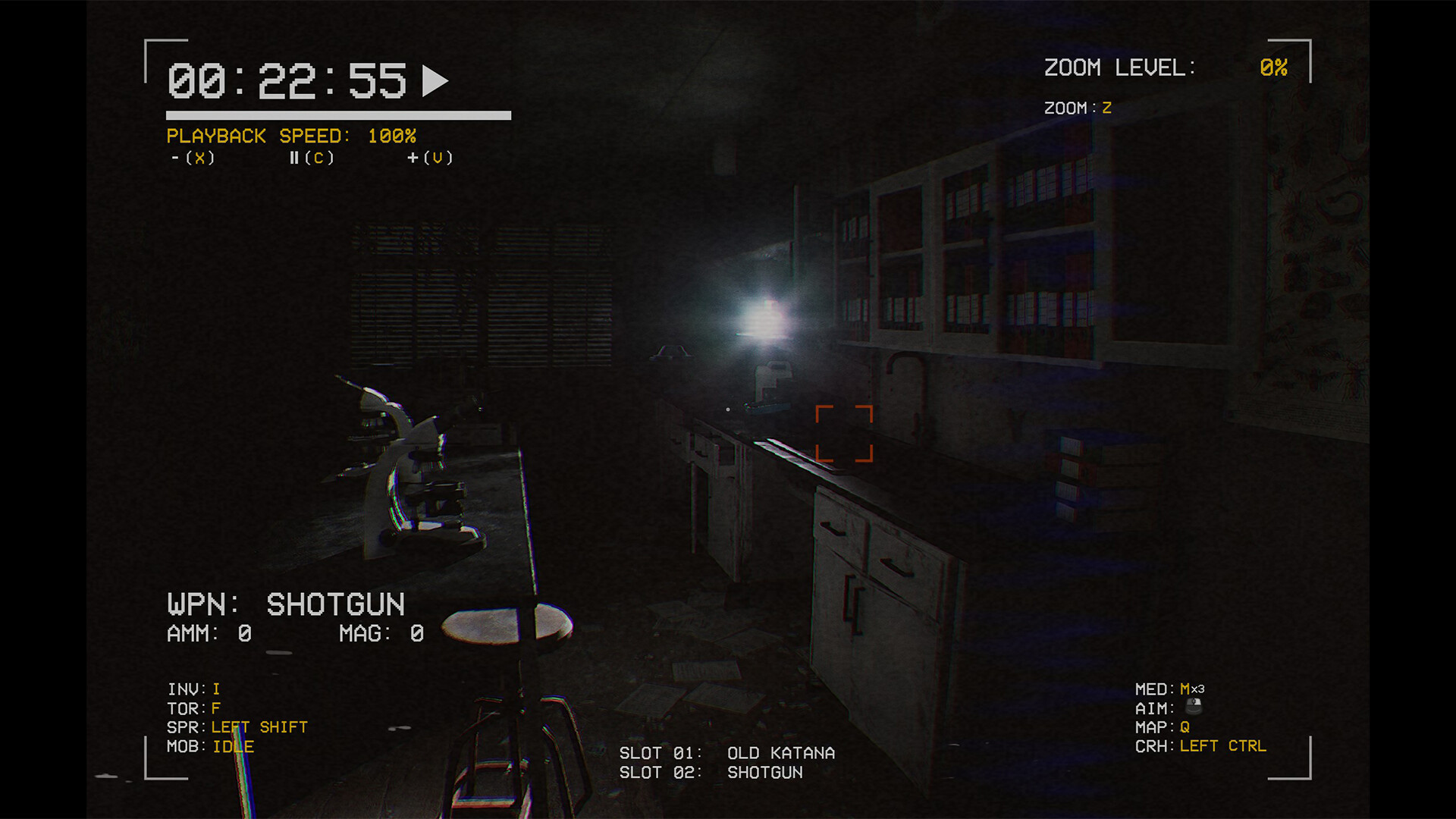Screen dimensions: 1456x819
Task: Select the orange targeting reticle
Action: pos(844,435)
